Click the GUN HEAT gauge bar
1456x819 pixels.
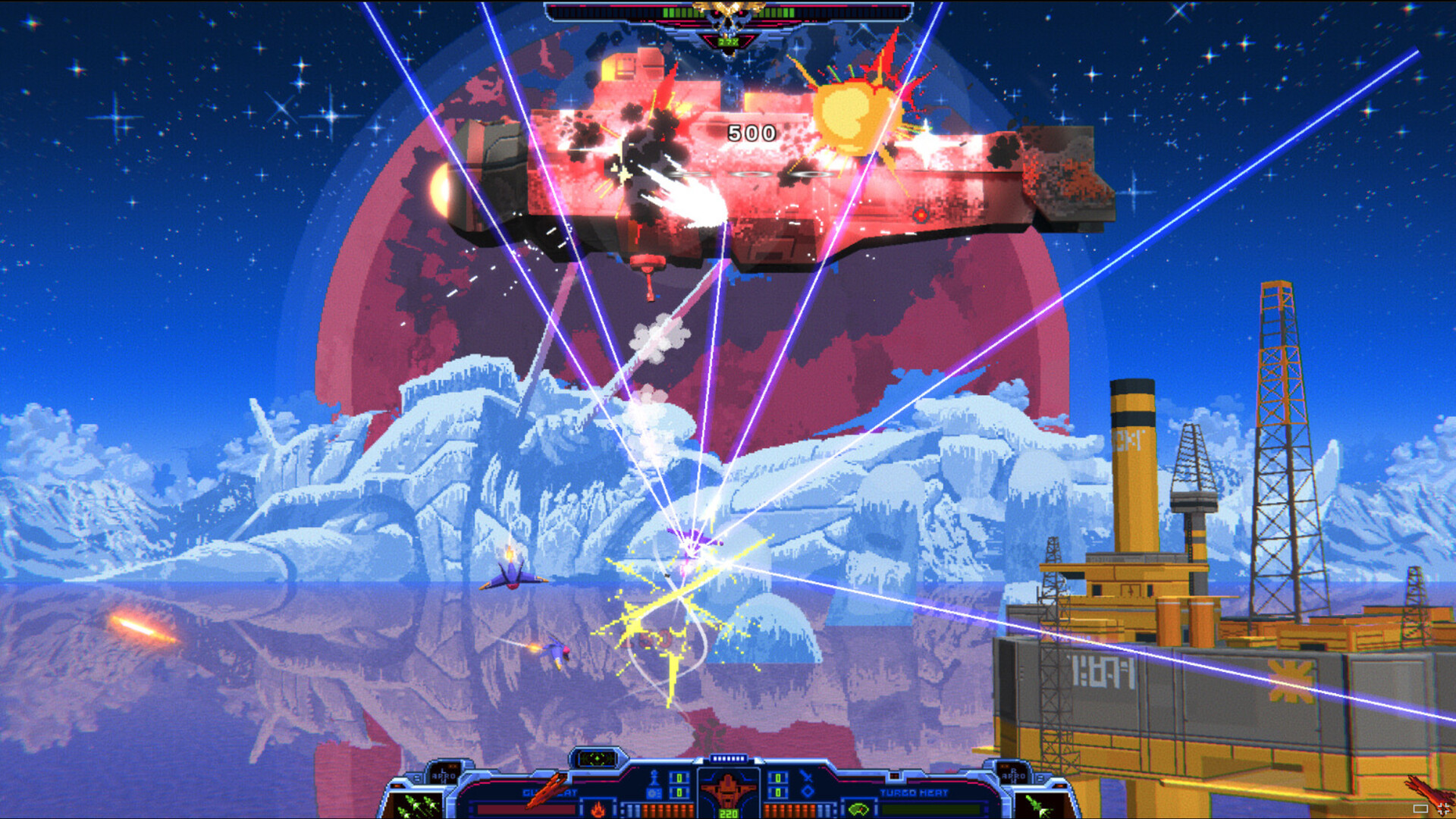coord(525,809)
